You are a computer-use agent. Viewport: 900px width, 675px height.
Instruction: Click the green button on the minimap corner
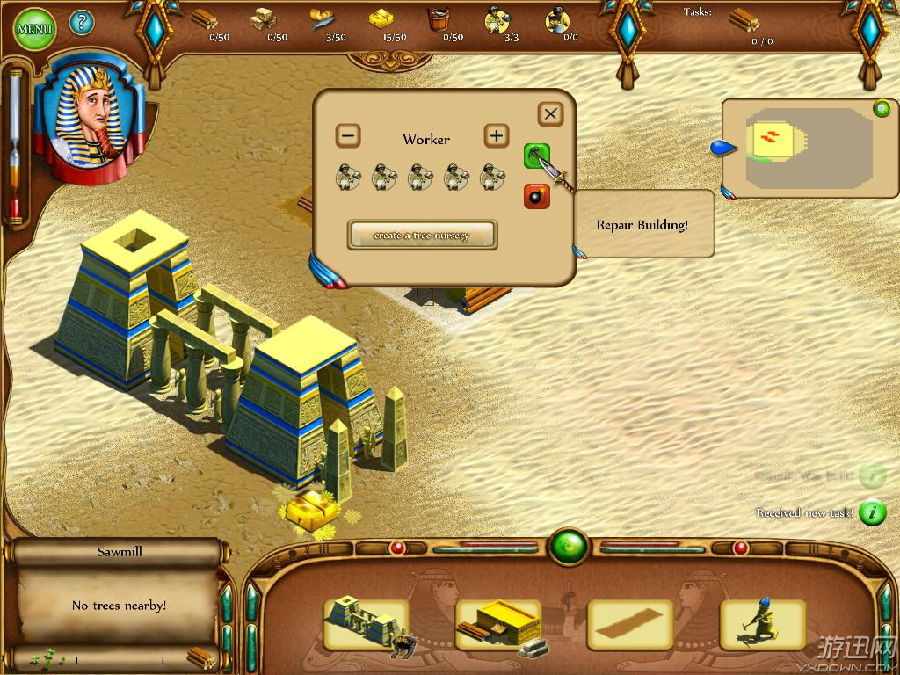(882, 109)
